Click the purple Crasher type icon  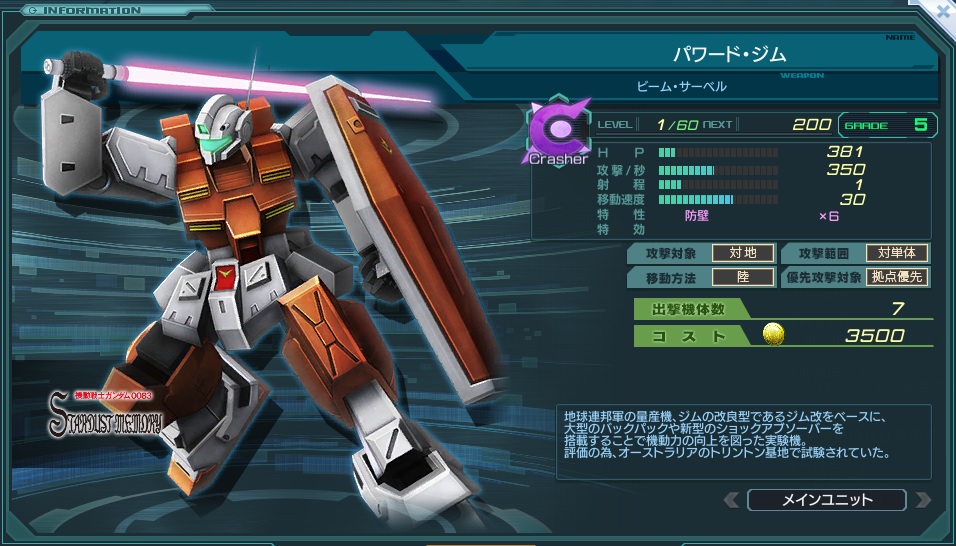[556, 131]
